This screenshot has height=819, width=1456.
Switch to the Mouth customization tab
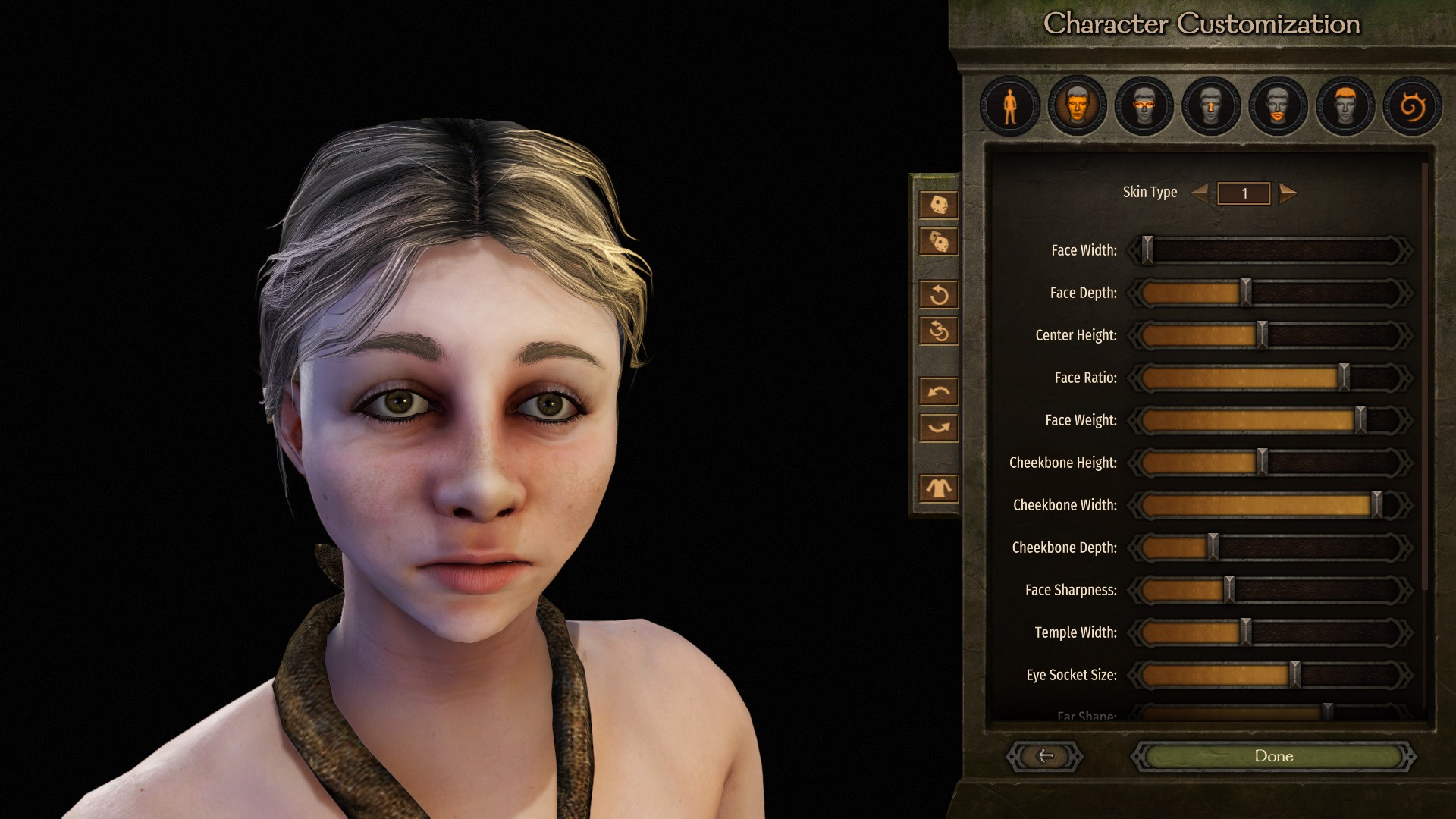1278,106
